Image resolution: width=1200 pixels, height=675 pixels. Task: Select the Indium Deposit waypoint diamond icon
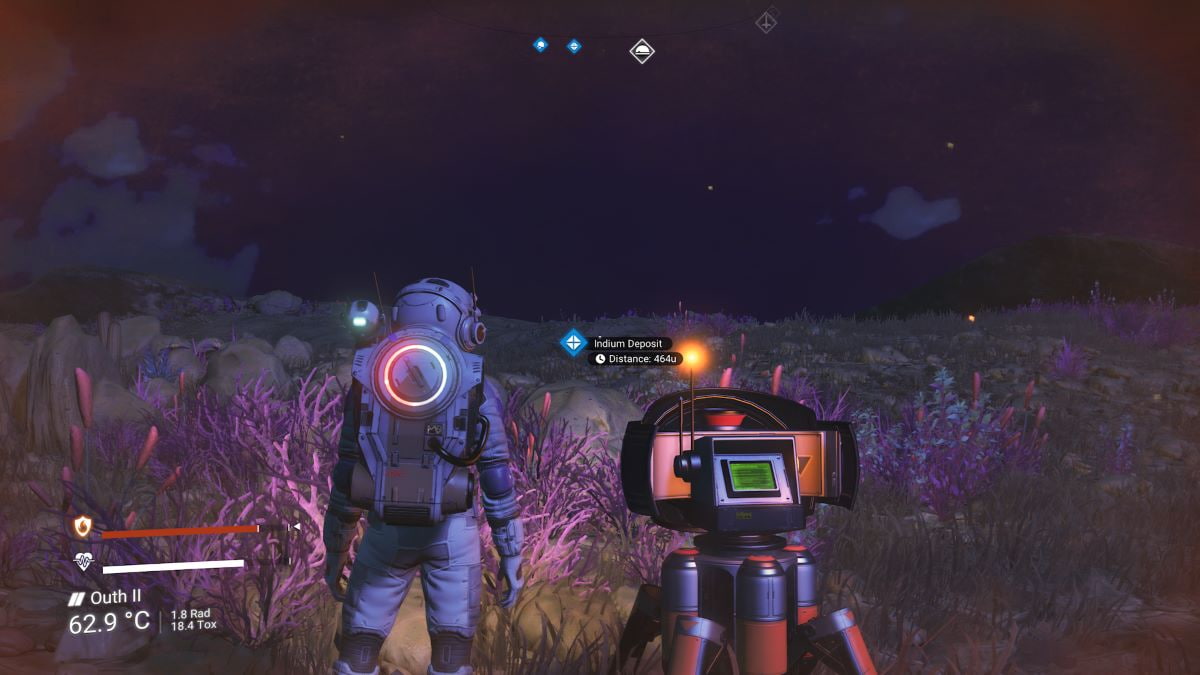pyautogui.click(x=573, y=343)
